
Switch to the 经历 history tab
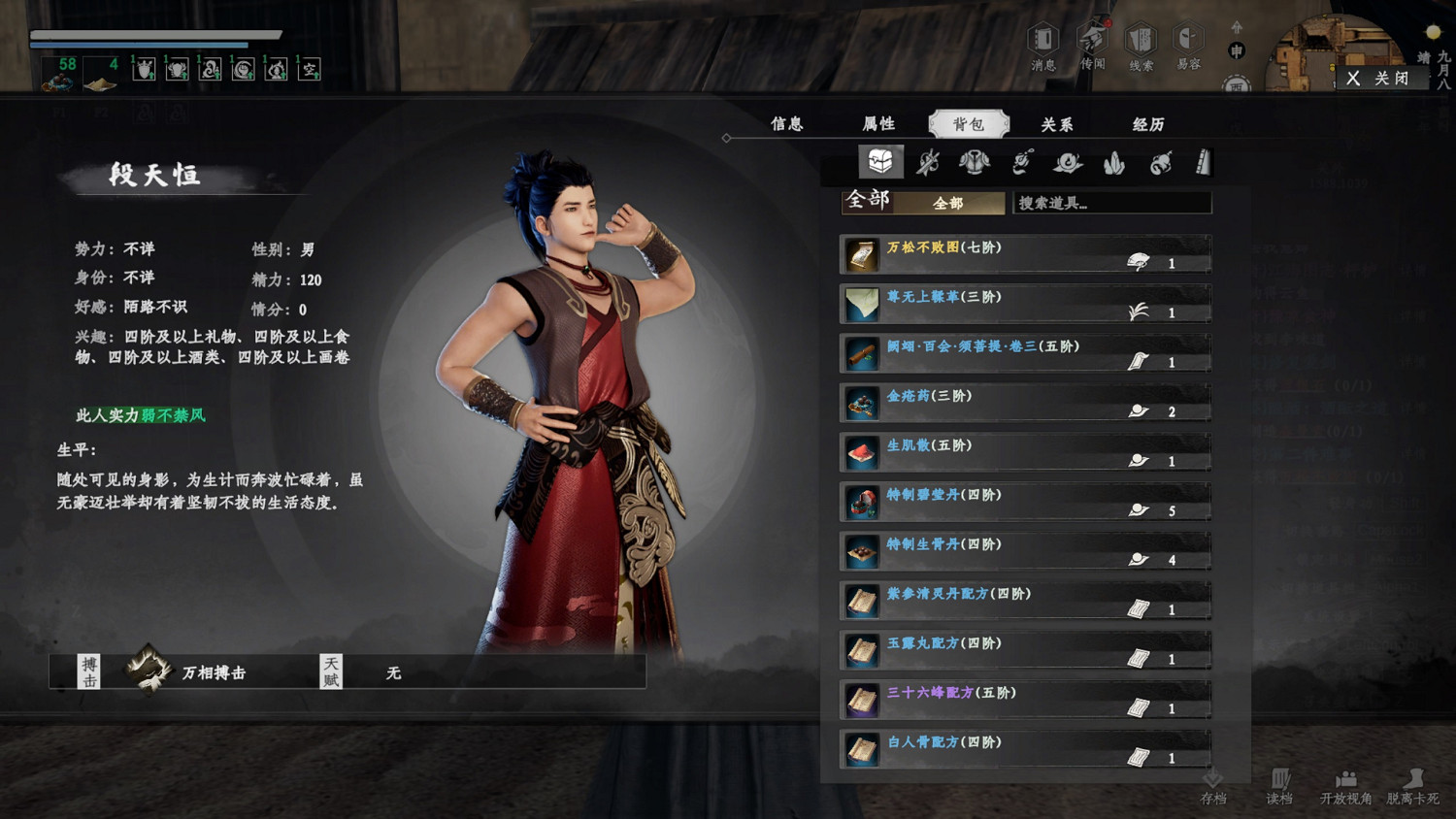click(1148, 124)
